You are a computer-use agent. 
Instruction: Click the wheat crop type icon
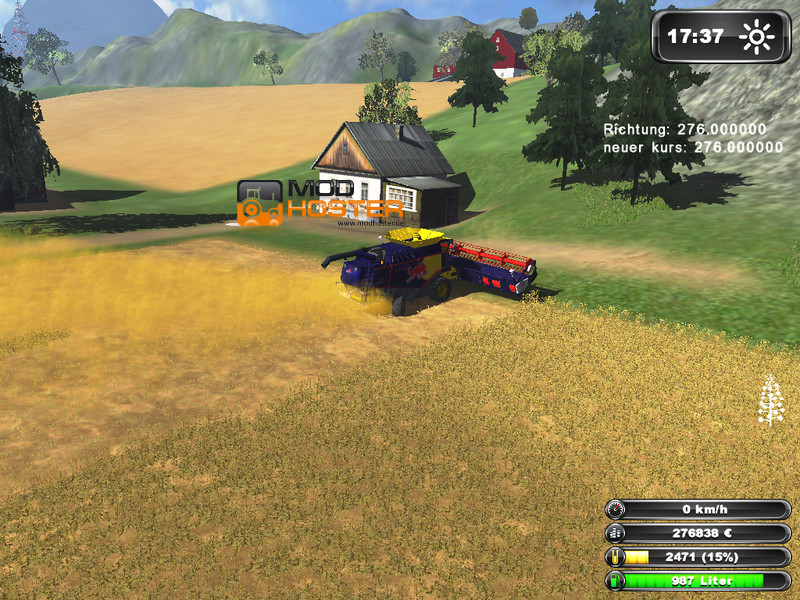tap(770, 400)
